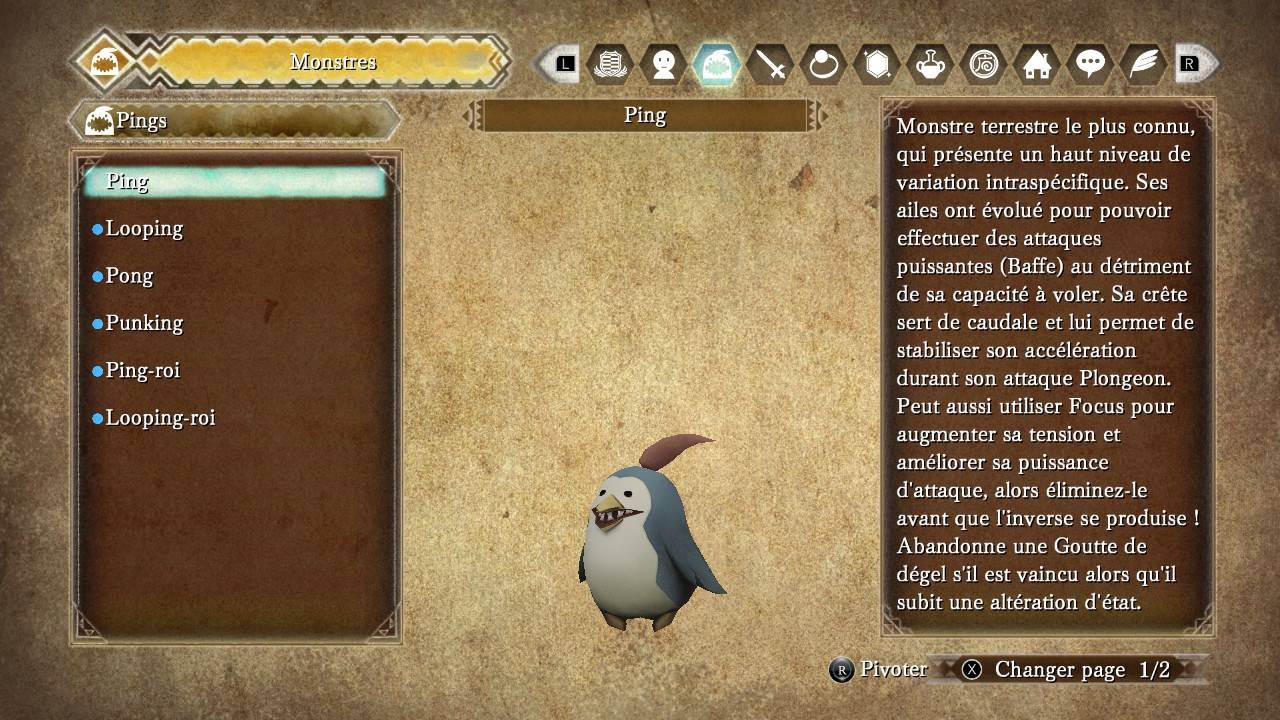Image resolution: width=1280 pixels, height=720 pixels.
Task: Select the highlighted Monsters tab
Action: pos(716,65)
